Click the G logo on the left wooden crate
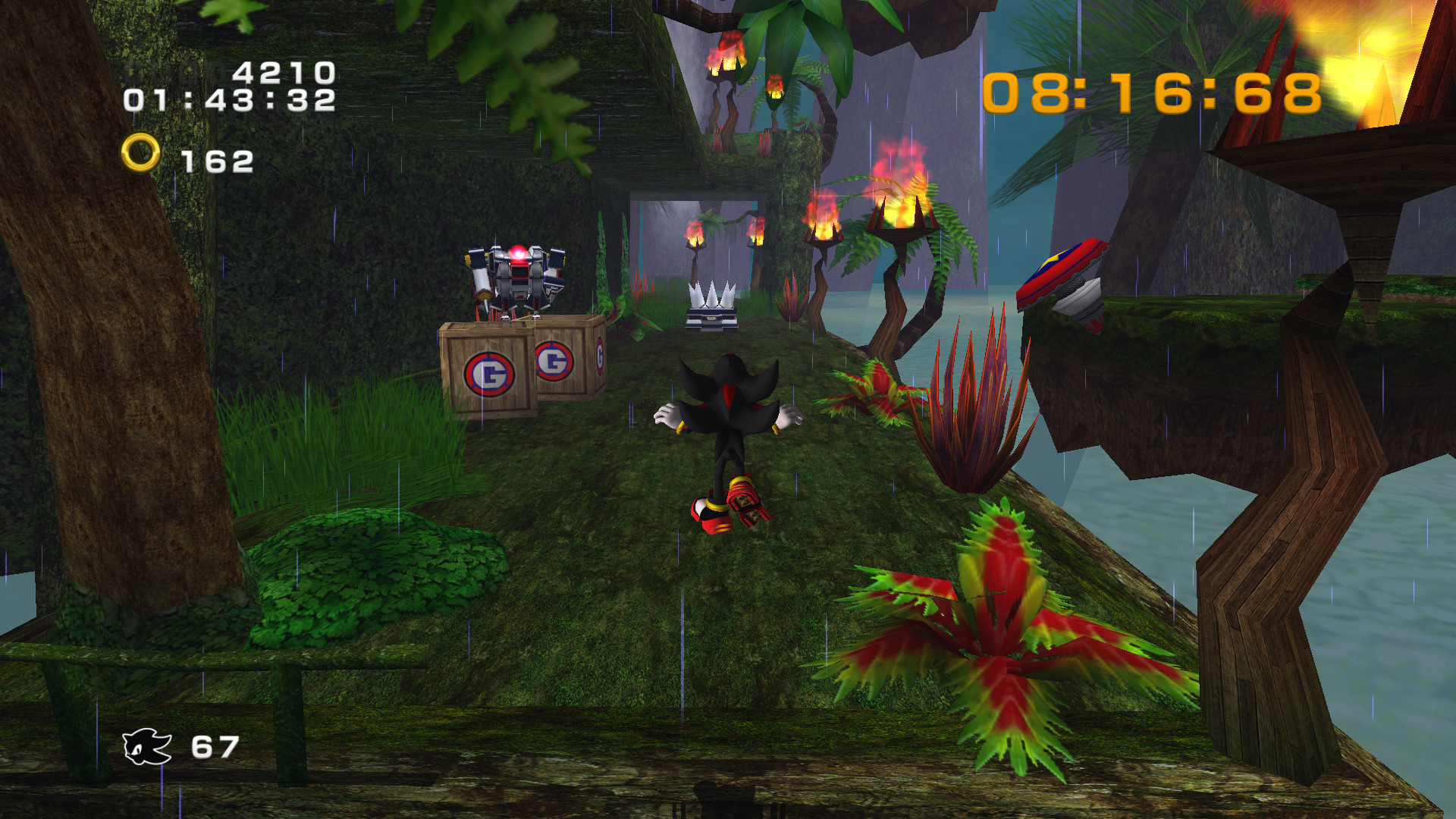 tap(490, 372)
